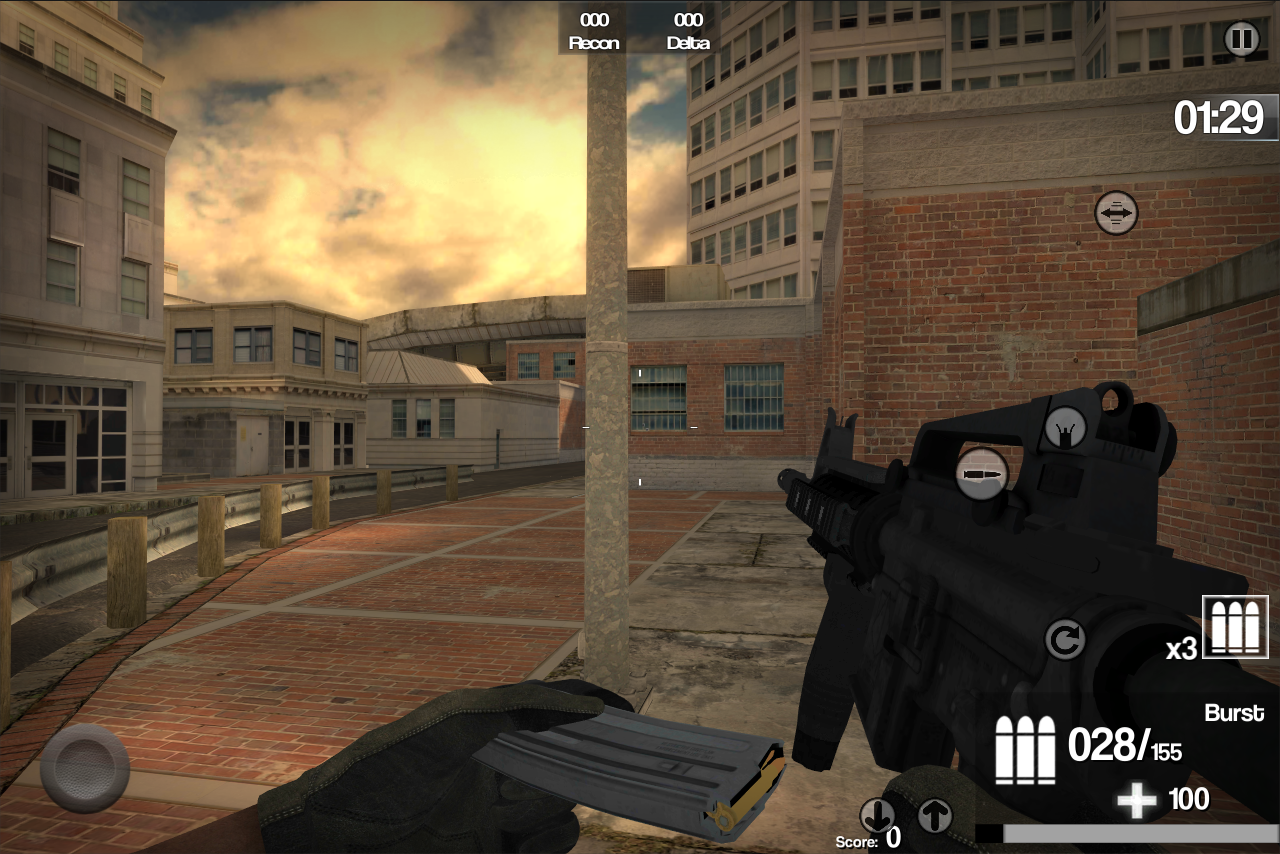Click the 01:29 match timer
The width and height of the screenshot is (1280, 854).
1220,116
